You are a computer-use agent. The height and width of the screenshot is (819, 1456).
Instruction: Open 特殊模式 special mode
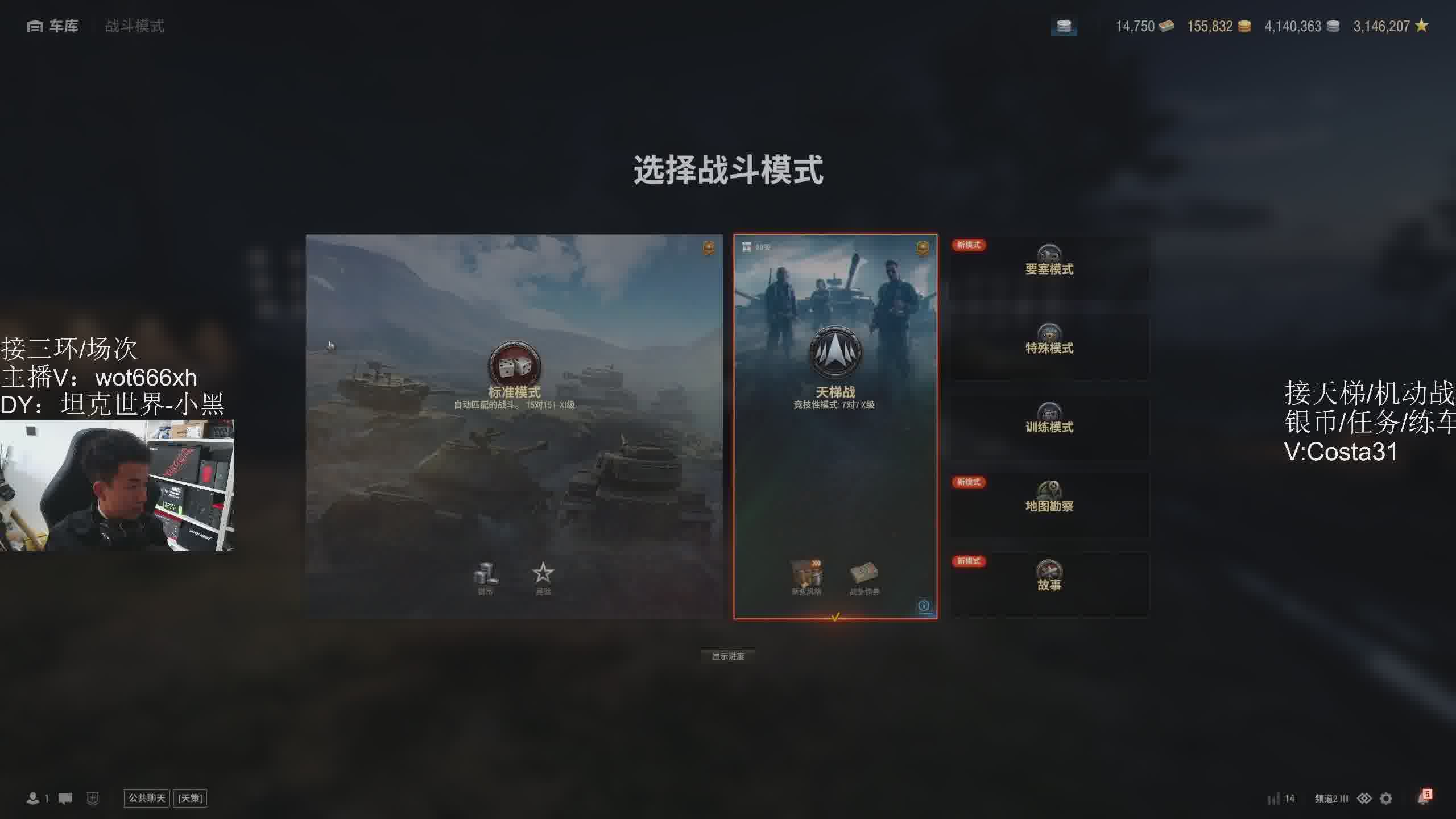click(1049, 348)
